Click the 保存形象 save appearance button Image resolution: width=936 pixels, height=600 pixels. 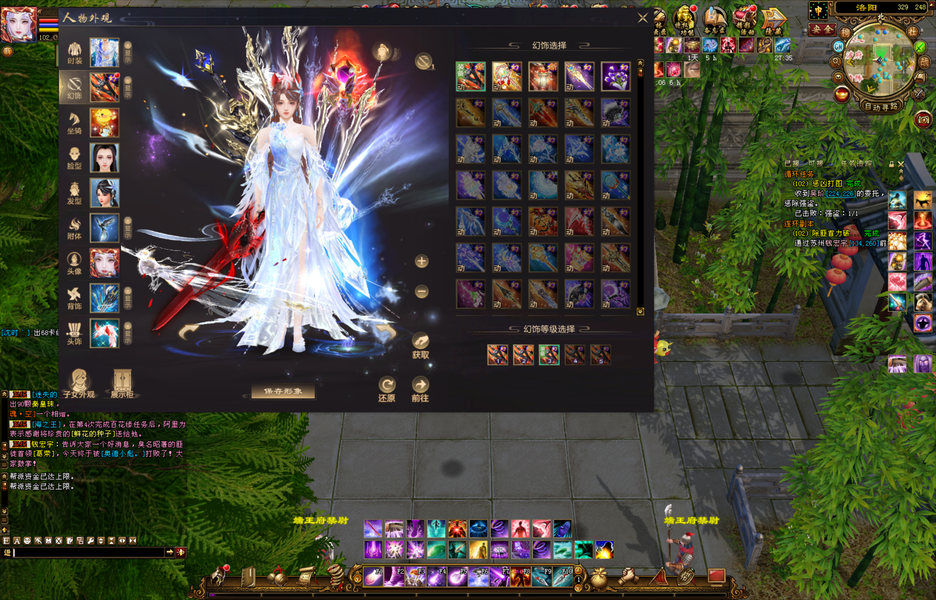pos(283,391)
